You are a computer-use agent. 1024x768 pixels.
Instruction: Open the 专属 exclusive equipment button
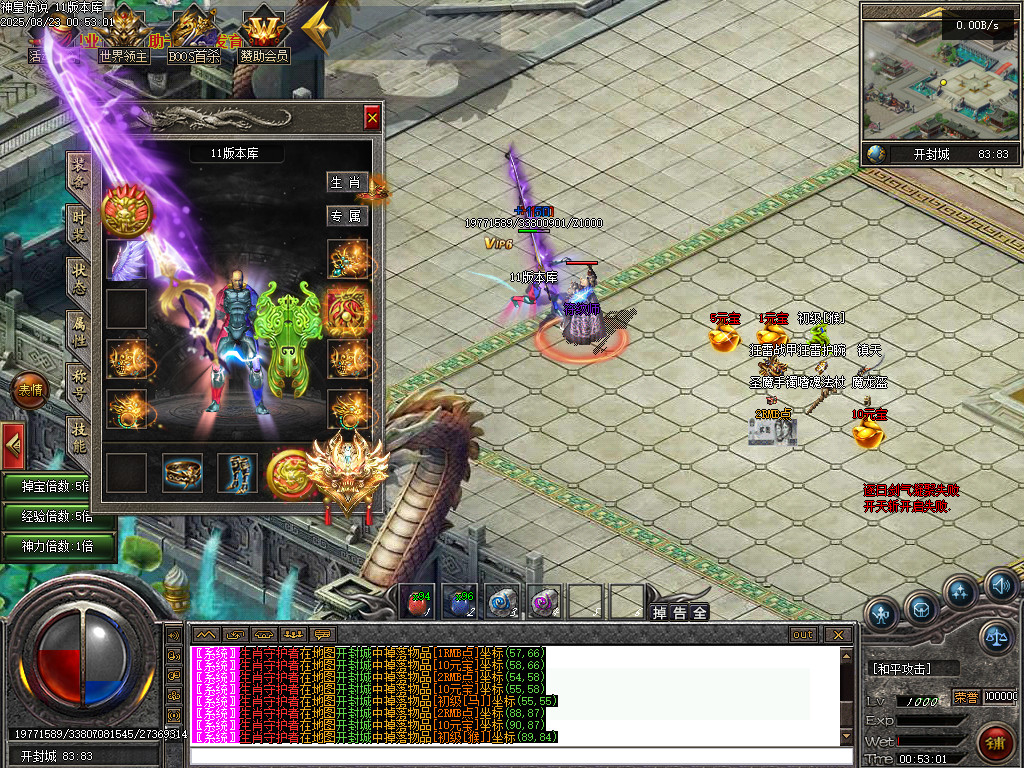pos(347,216)
